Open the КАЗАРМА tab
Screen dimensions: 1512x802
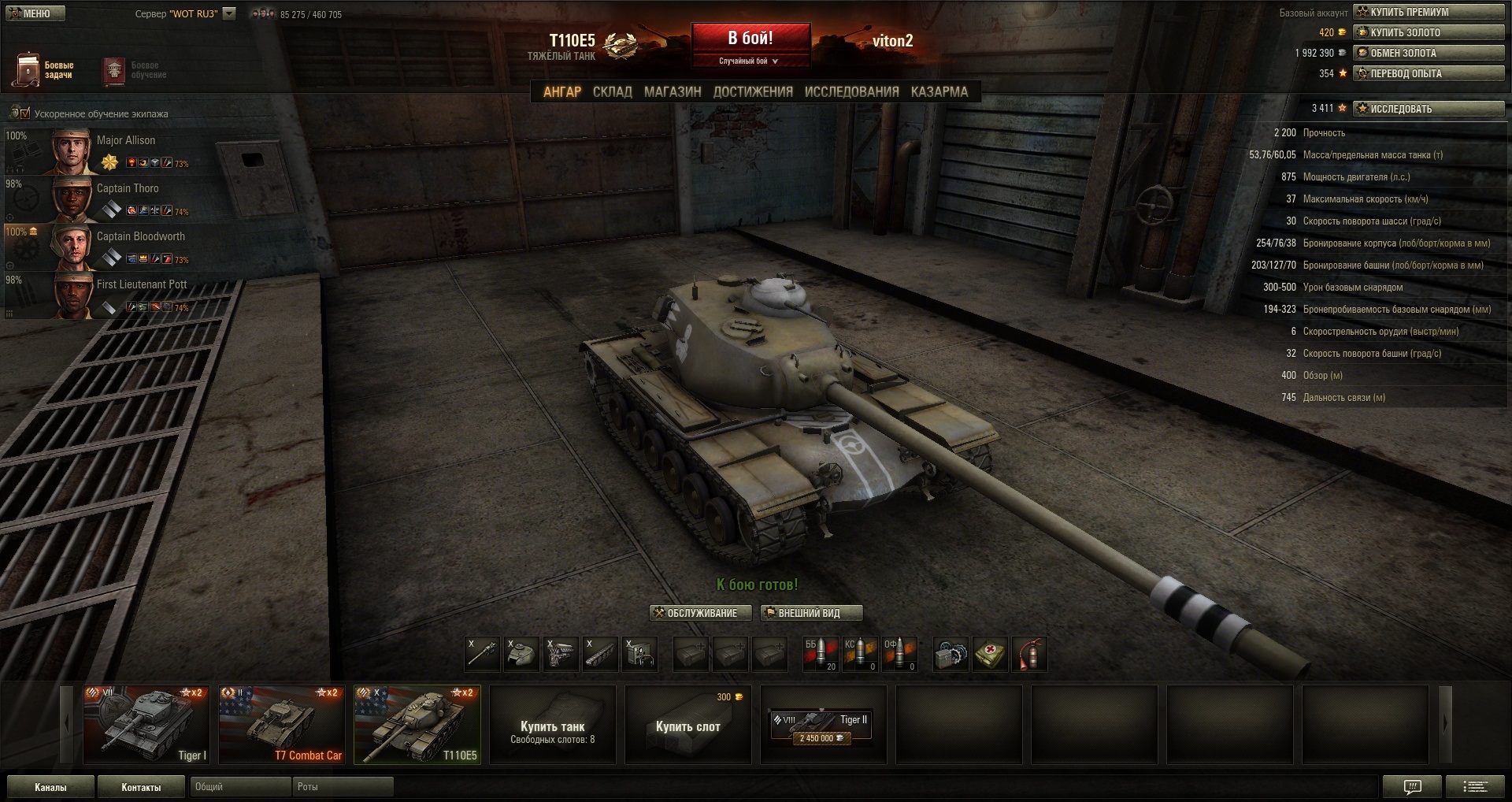coord(939,92)
